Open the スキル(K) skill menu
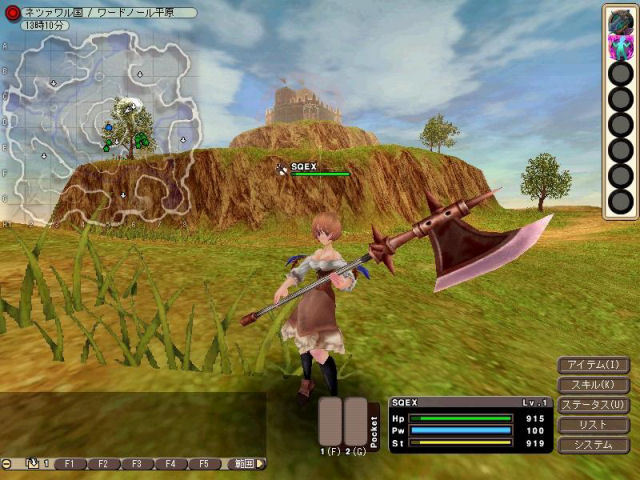The width and height of the screenshot is (640, 480). pos(593,385)
